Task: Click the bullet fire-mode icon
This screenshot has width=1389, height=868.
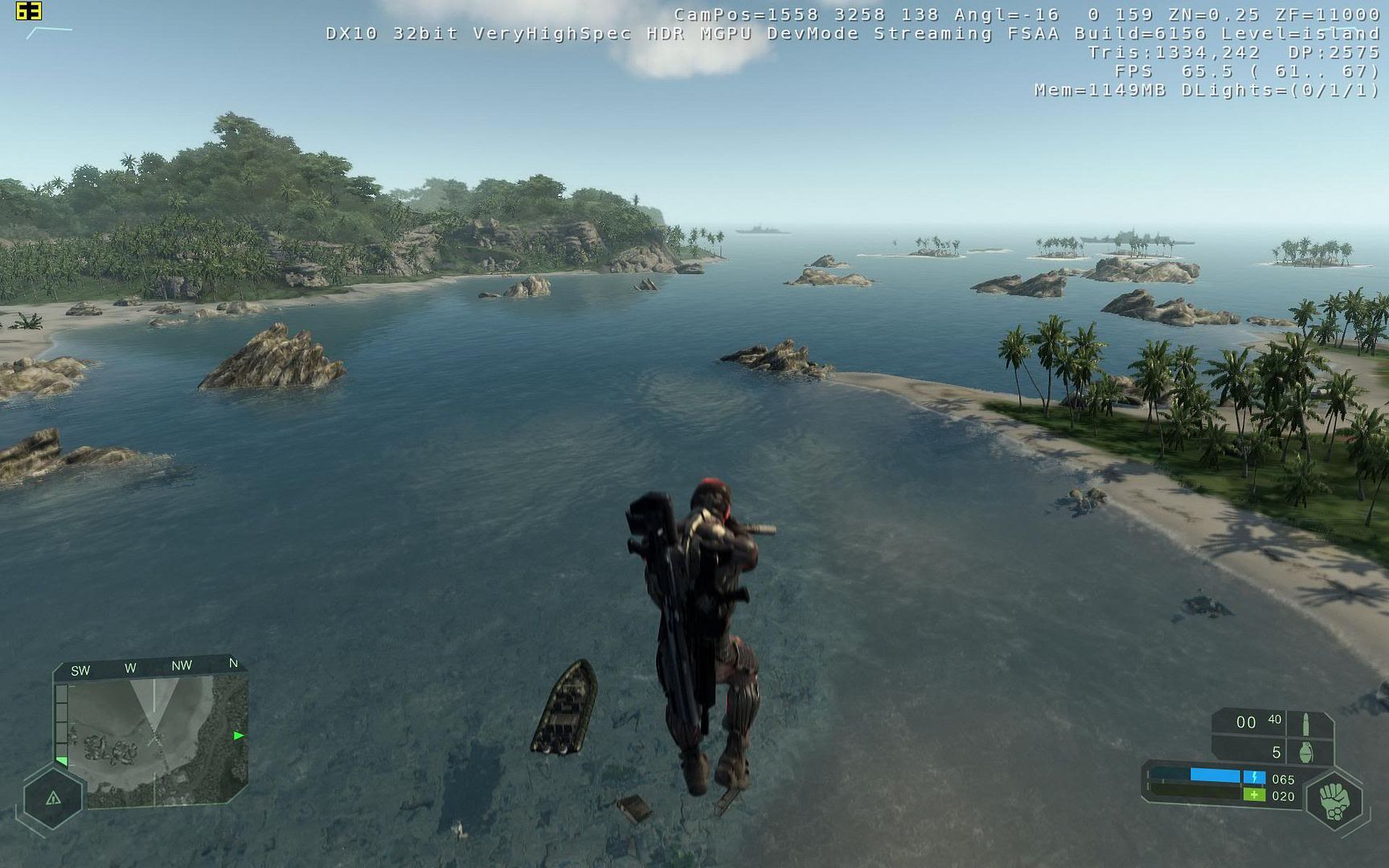Action: 1305,723
